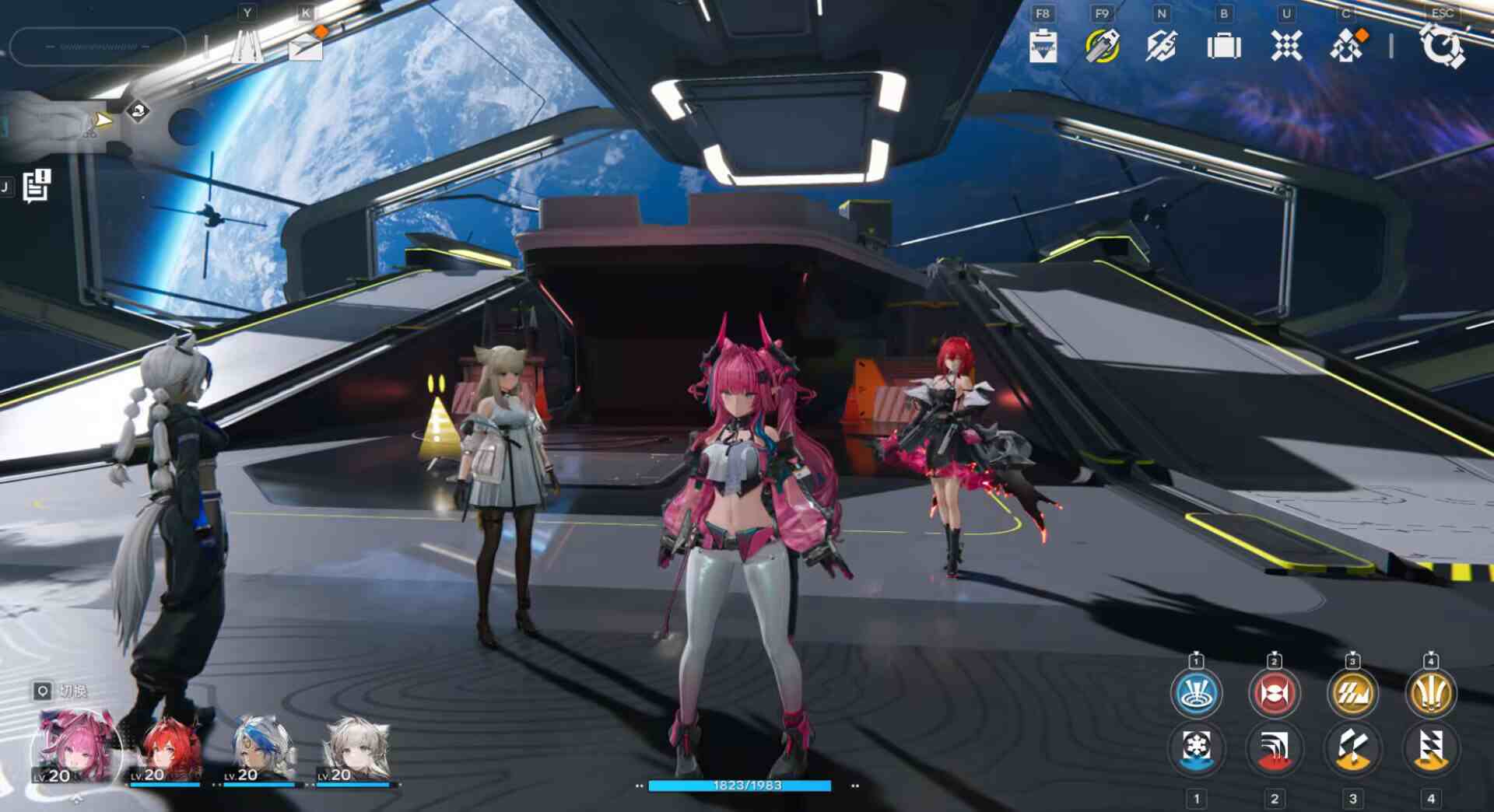Click the road-shaped icon beside the mail
This screenshot has height=812, width=1494.
pyautogui.click(x=247, y=47)
